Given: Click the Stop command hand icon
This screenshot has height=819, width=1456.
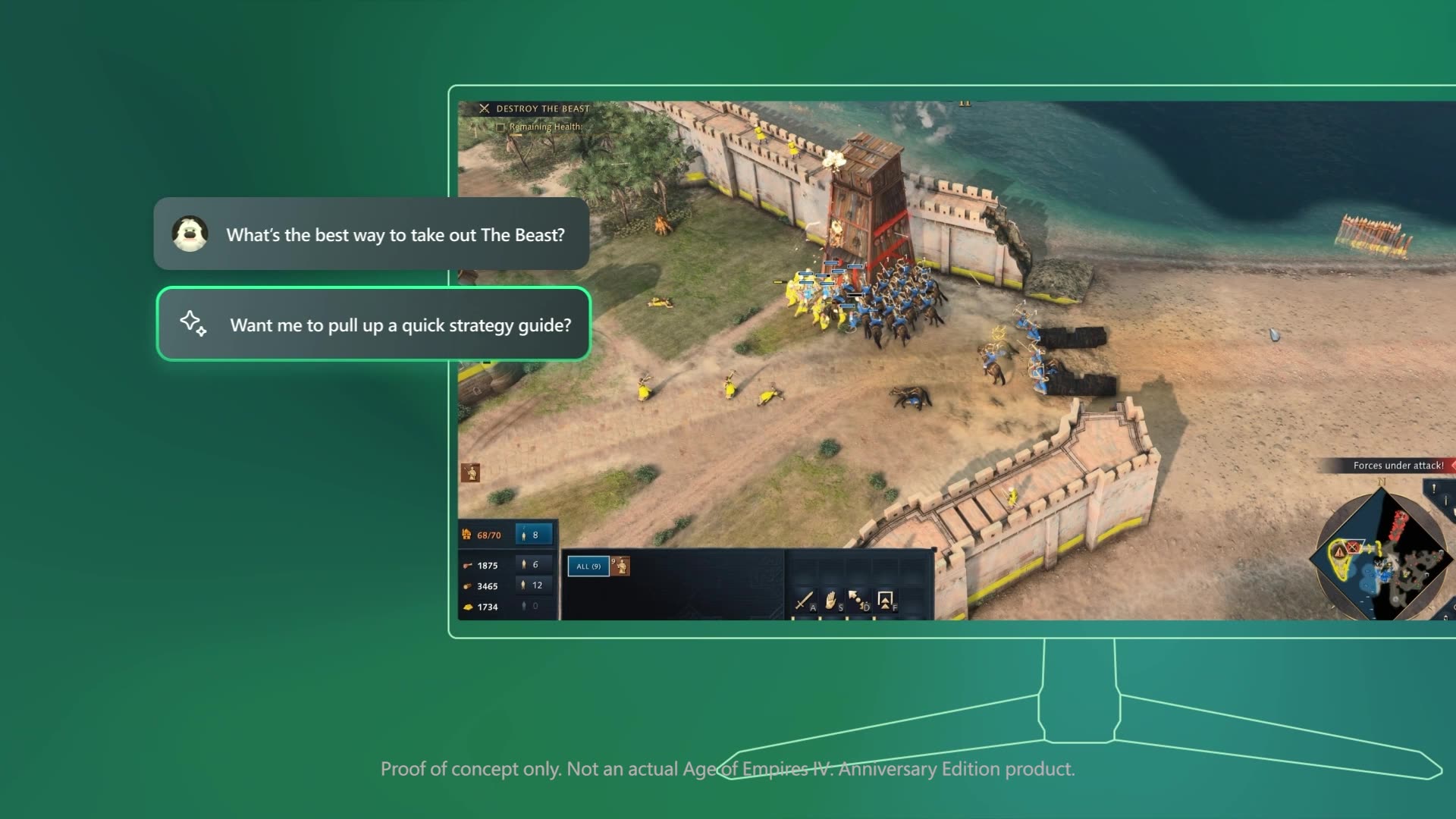Looking at the screenshot, I should coord(830,601).
